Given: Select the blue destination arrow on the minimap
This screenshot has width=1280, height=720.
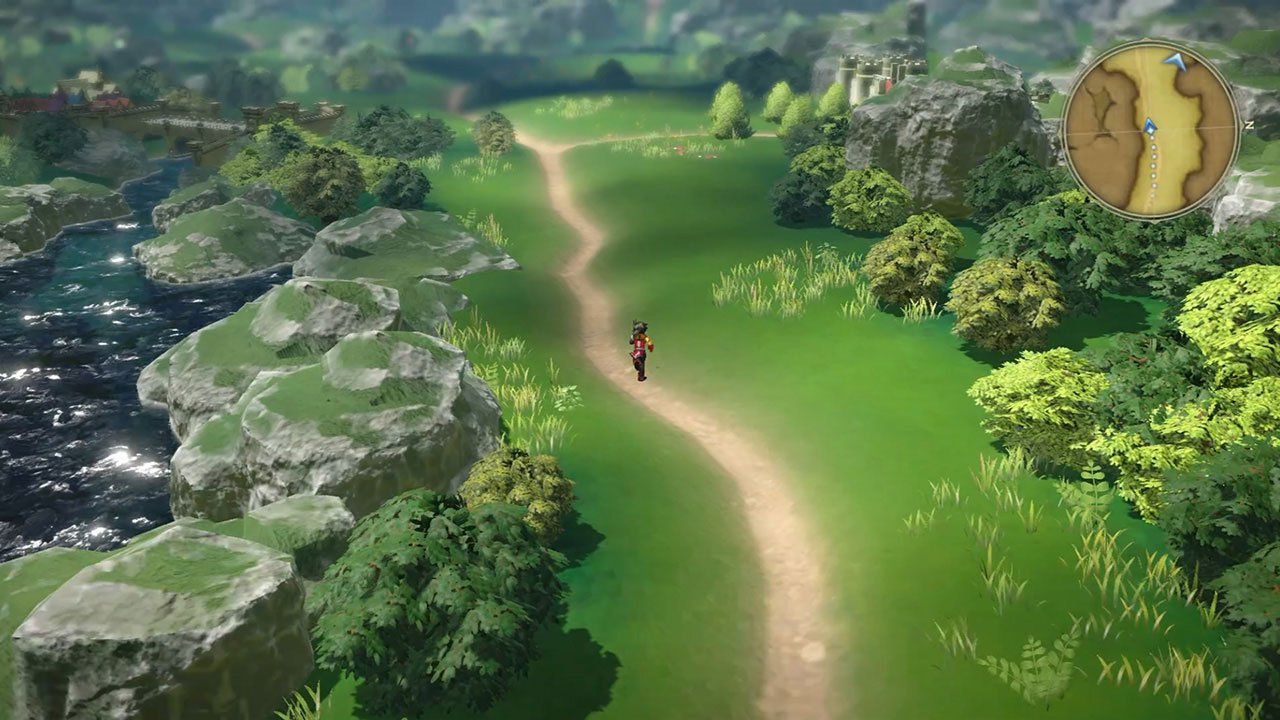Looking at the screenshot, I should pos(1174,60).
